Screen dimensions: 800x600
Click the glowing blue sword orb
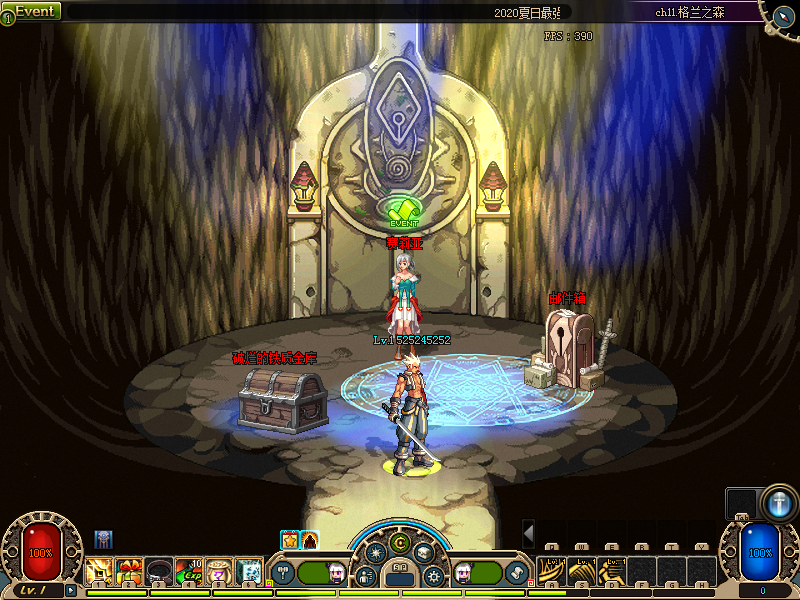coord(778,503)
